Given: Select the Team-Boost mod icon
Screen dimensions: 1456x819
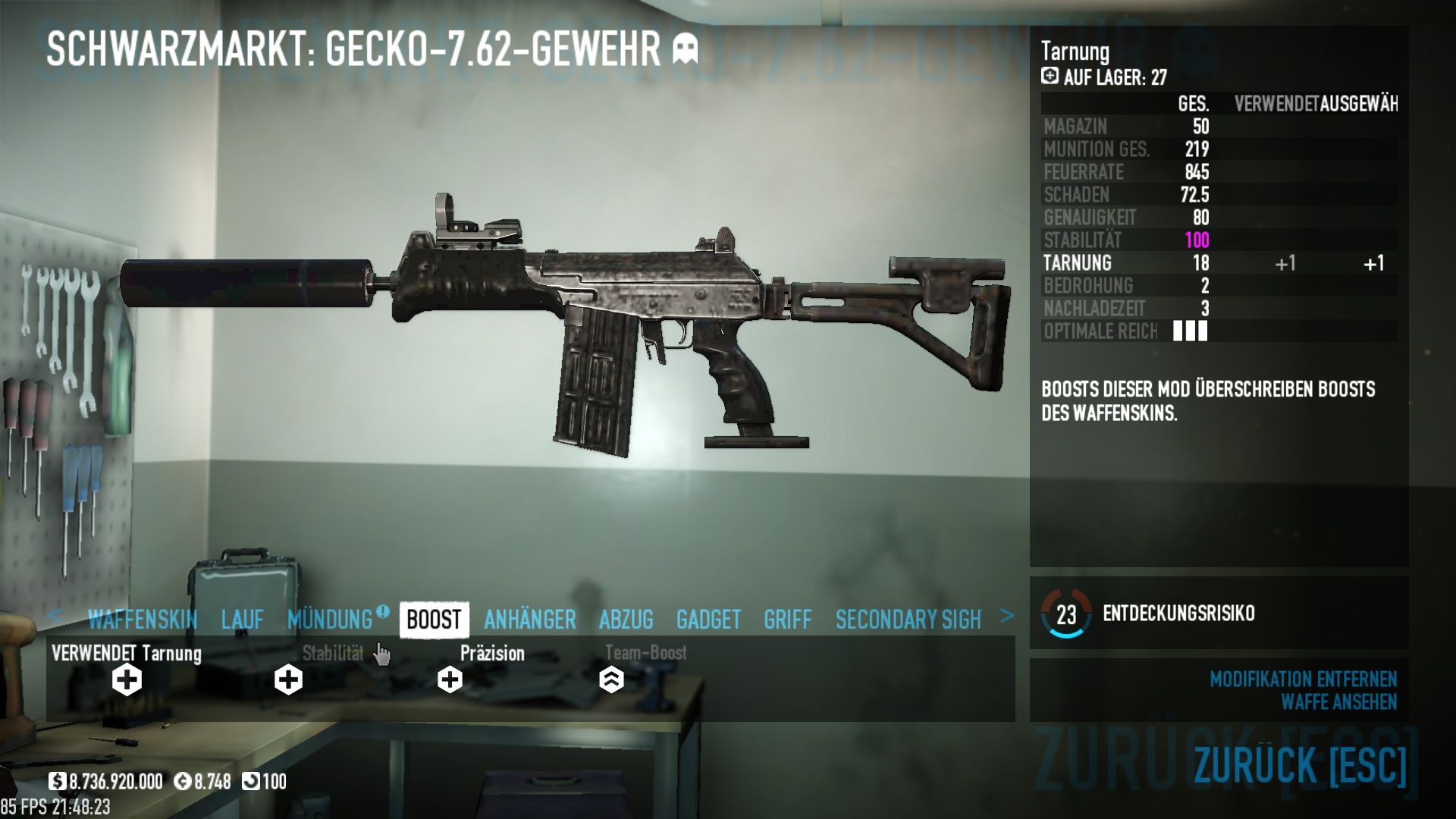Looking at the screenshot, I should click(611, 679).
